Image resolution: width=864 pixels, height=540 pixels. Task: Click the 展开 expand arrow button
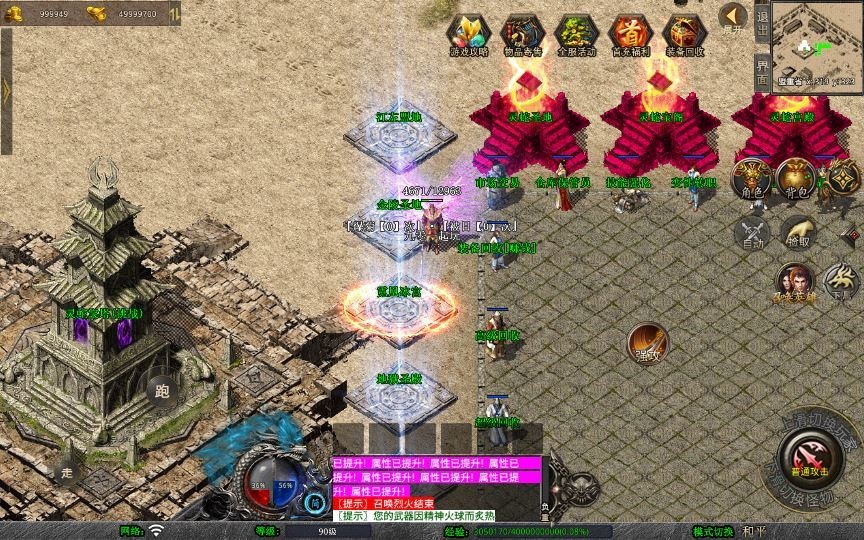pos(733,17)
